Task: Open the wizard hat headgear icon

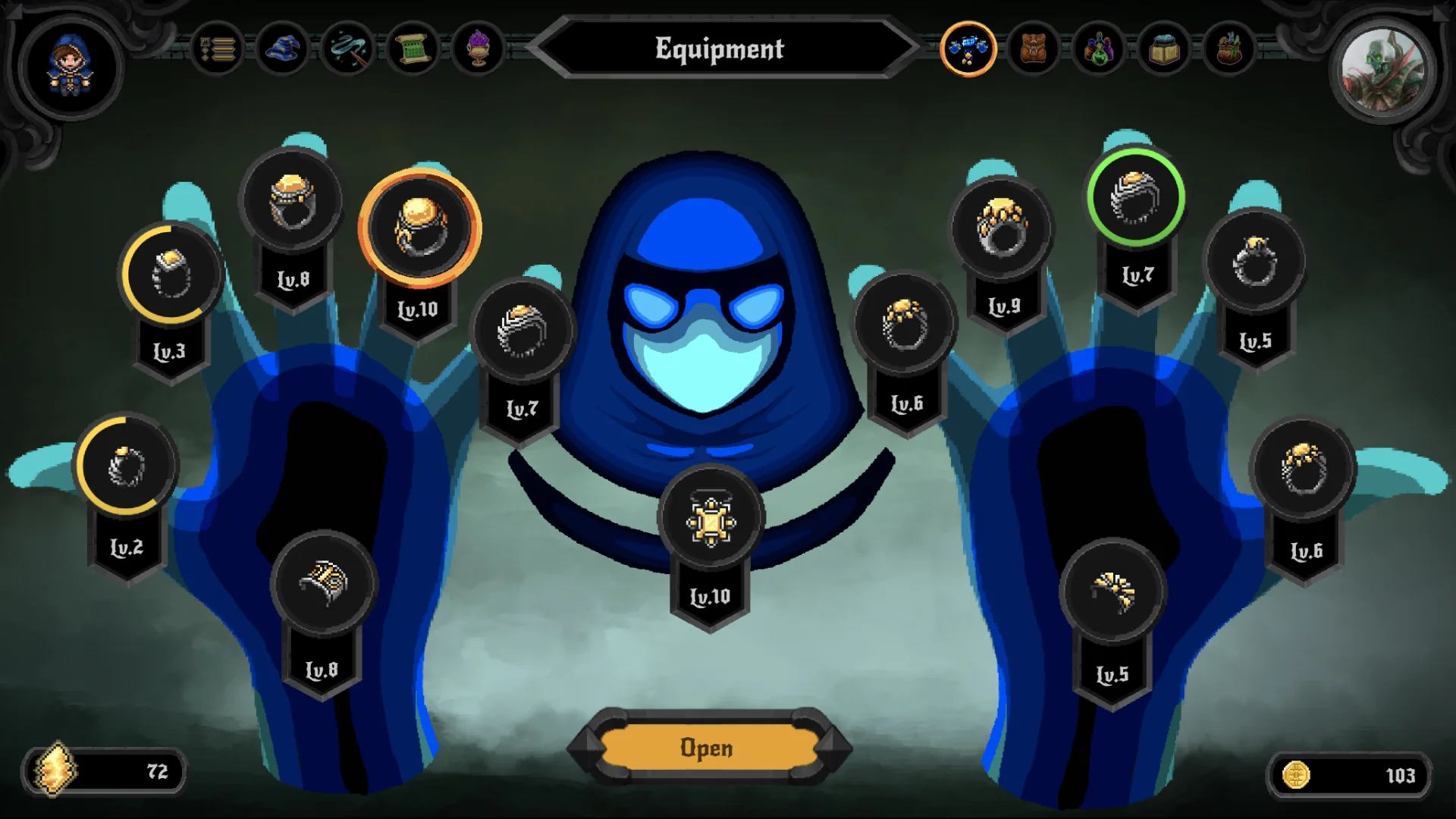Action: 282,49
